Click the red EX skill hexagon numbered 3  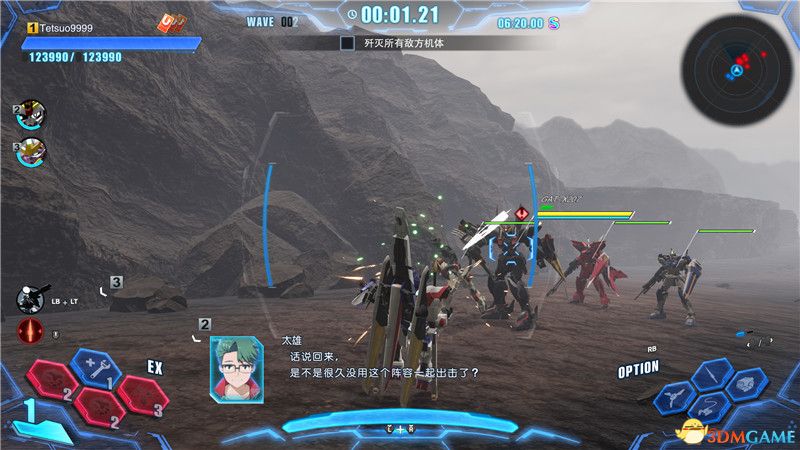pyautogui.click(x=142, y=393)
